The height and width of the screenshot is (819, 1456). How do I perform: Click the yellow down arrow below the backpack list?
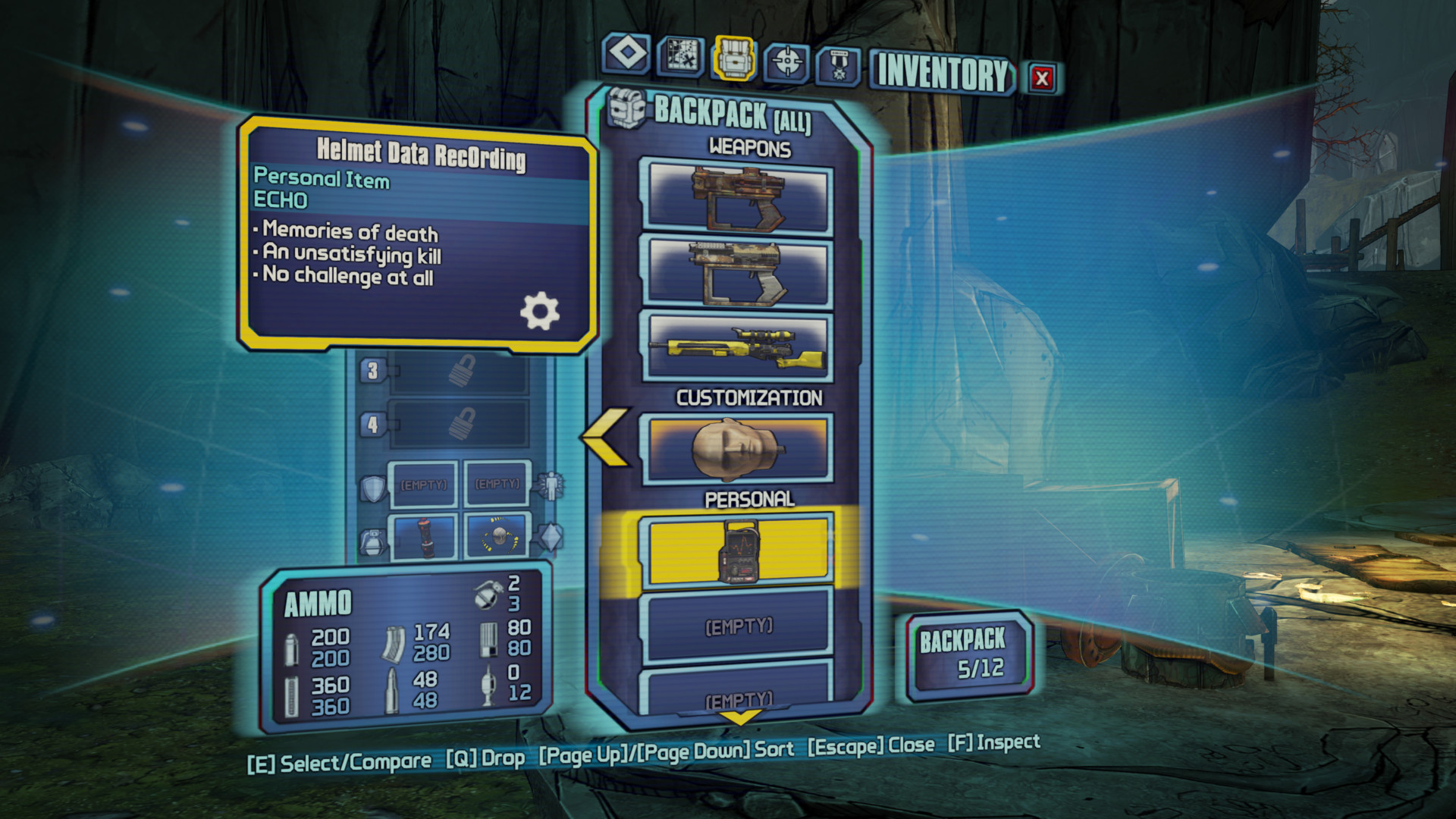(739, 717)
